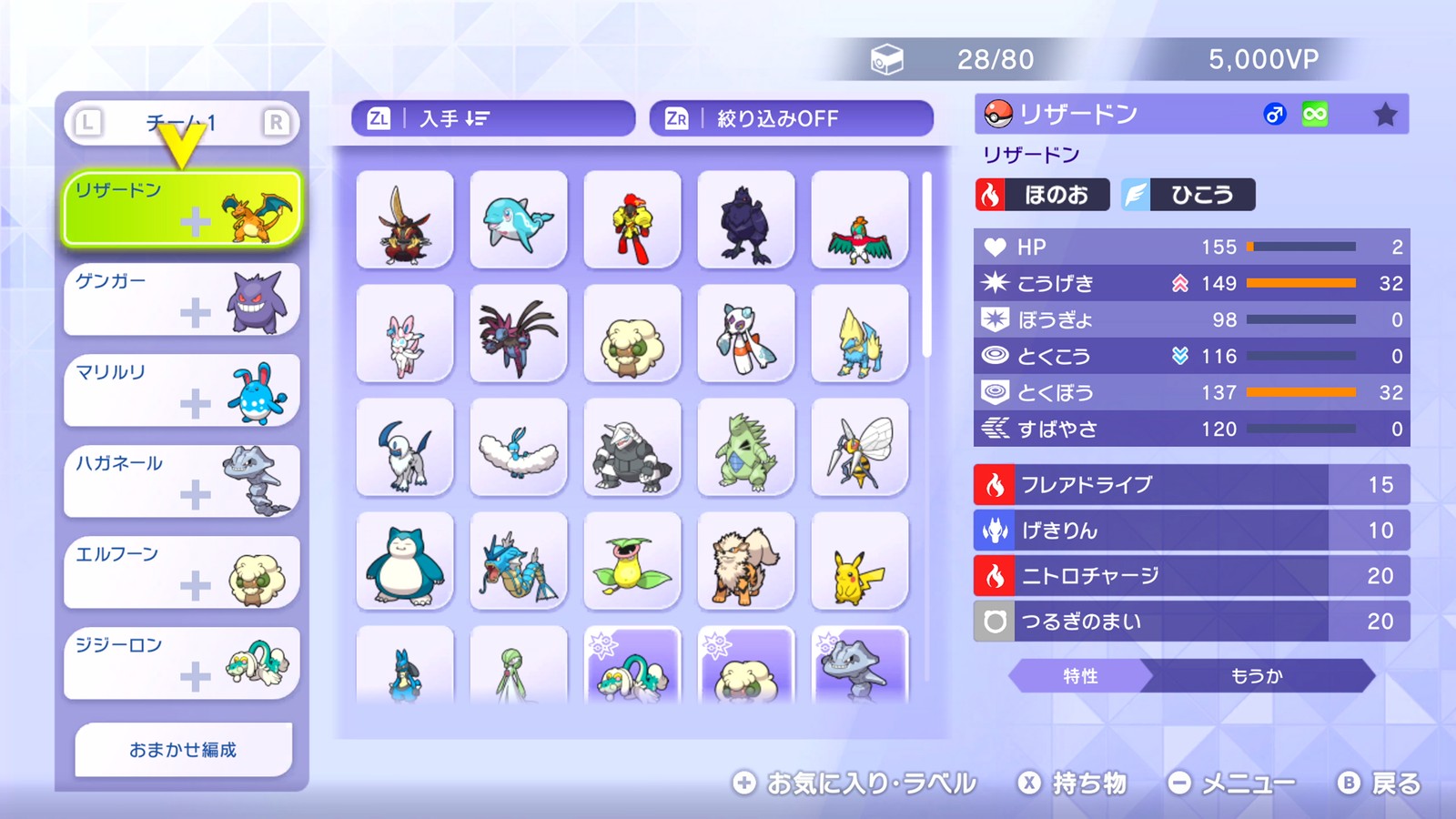Select the Pikachu thumbnail in the grid

pyautogui.click(x=860, y=561)
